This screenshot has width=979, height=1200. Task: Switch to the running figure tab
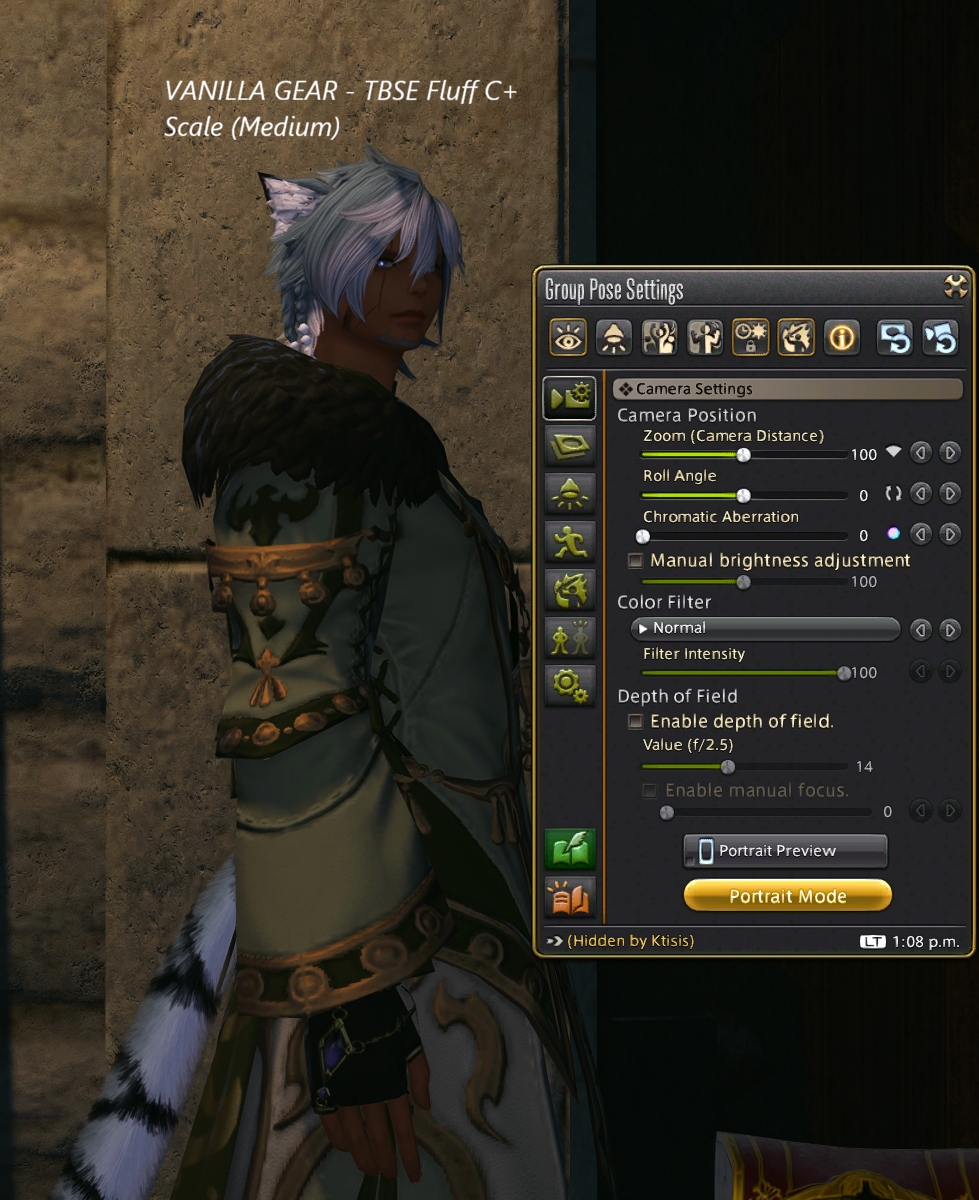(x=570, y=541)
